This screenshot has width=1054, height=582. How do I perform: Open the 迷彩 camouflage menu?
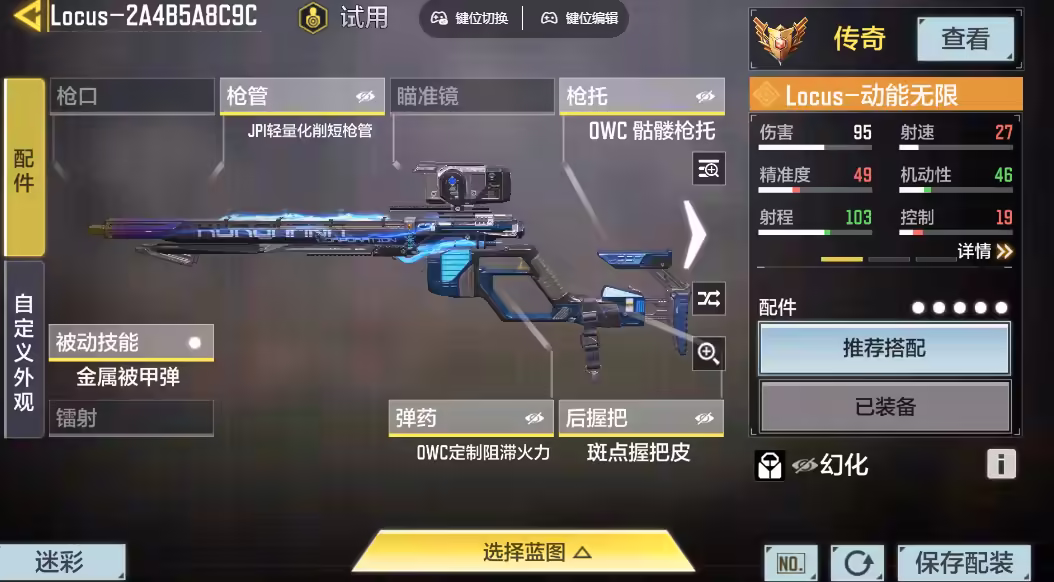(62, 562)
